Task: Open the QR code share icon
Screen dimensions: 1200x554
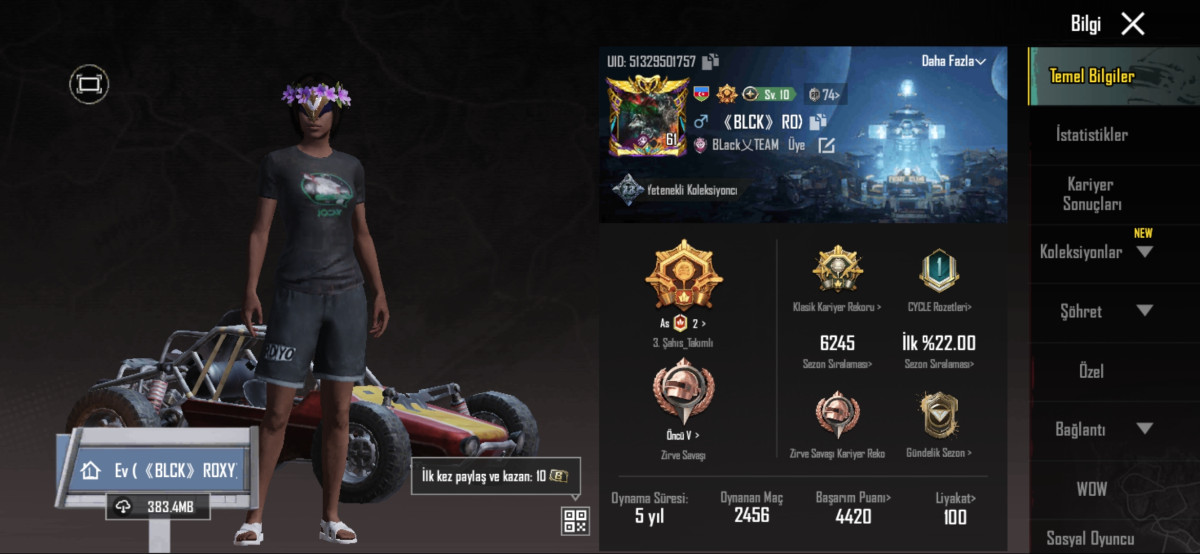Action: tap(575, 520)
